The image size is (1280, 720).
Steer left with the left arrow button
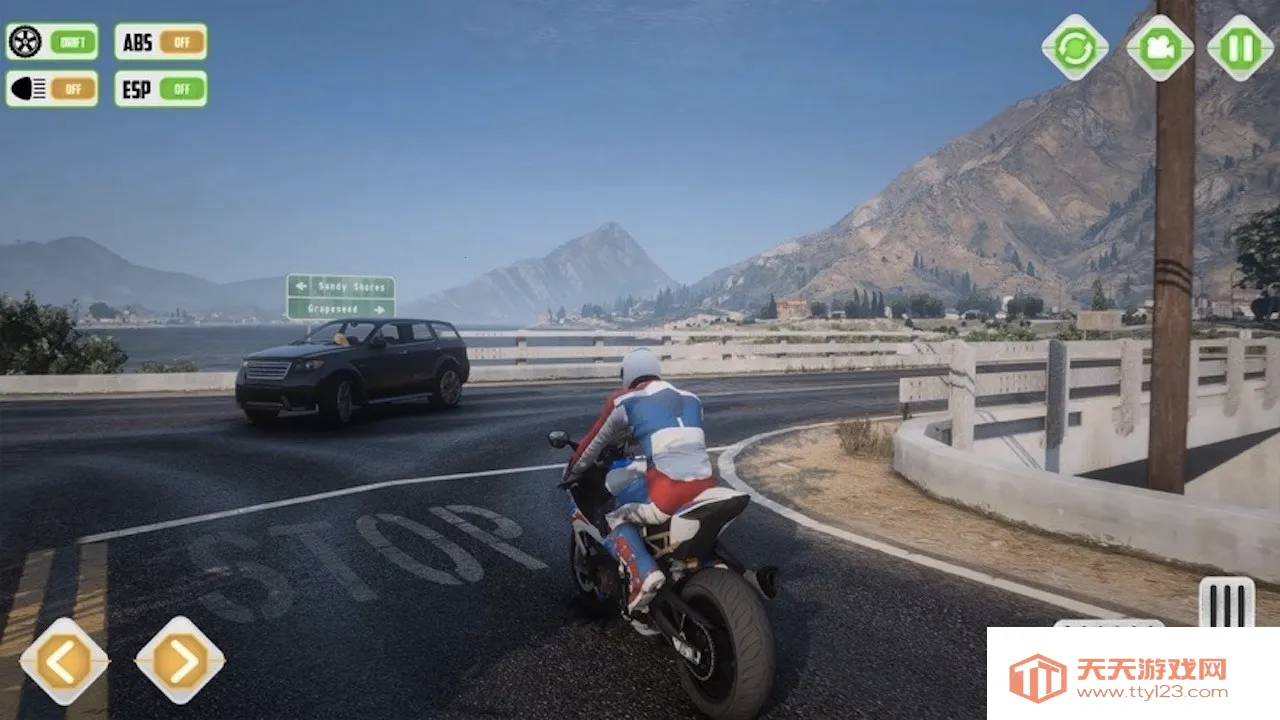[x=64, y=661]
